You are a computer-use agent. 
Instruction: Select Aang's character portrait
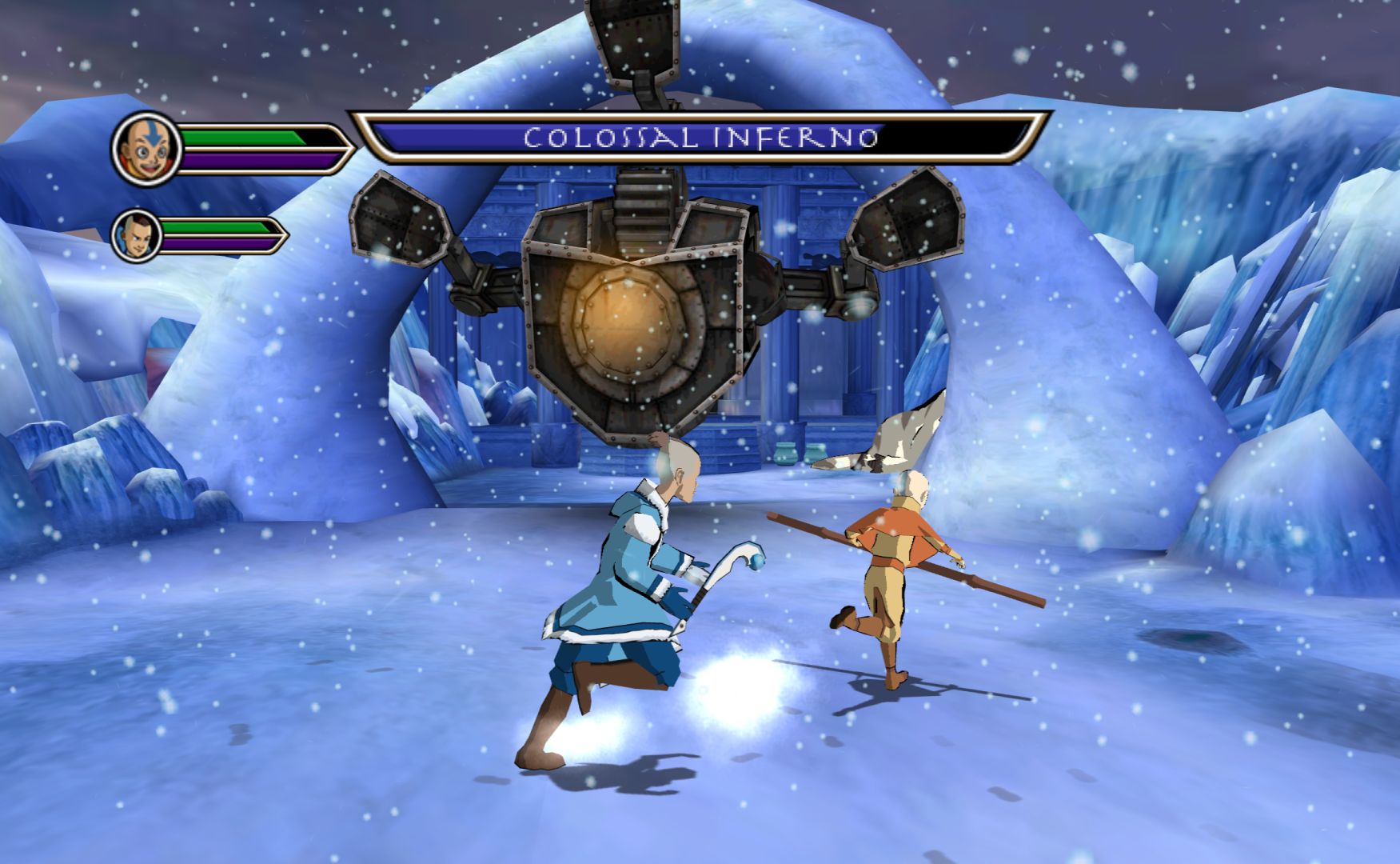(x=146, y=149)
